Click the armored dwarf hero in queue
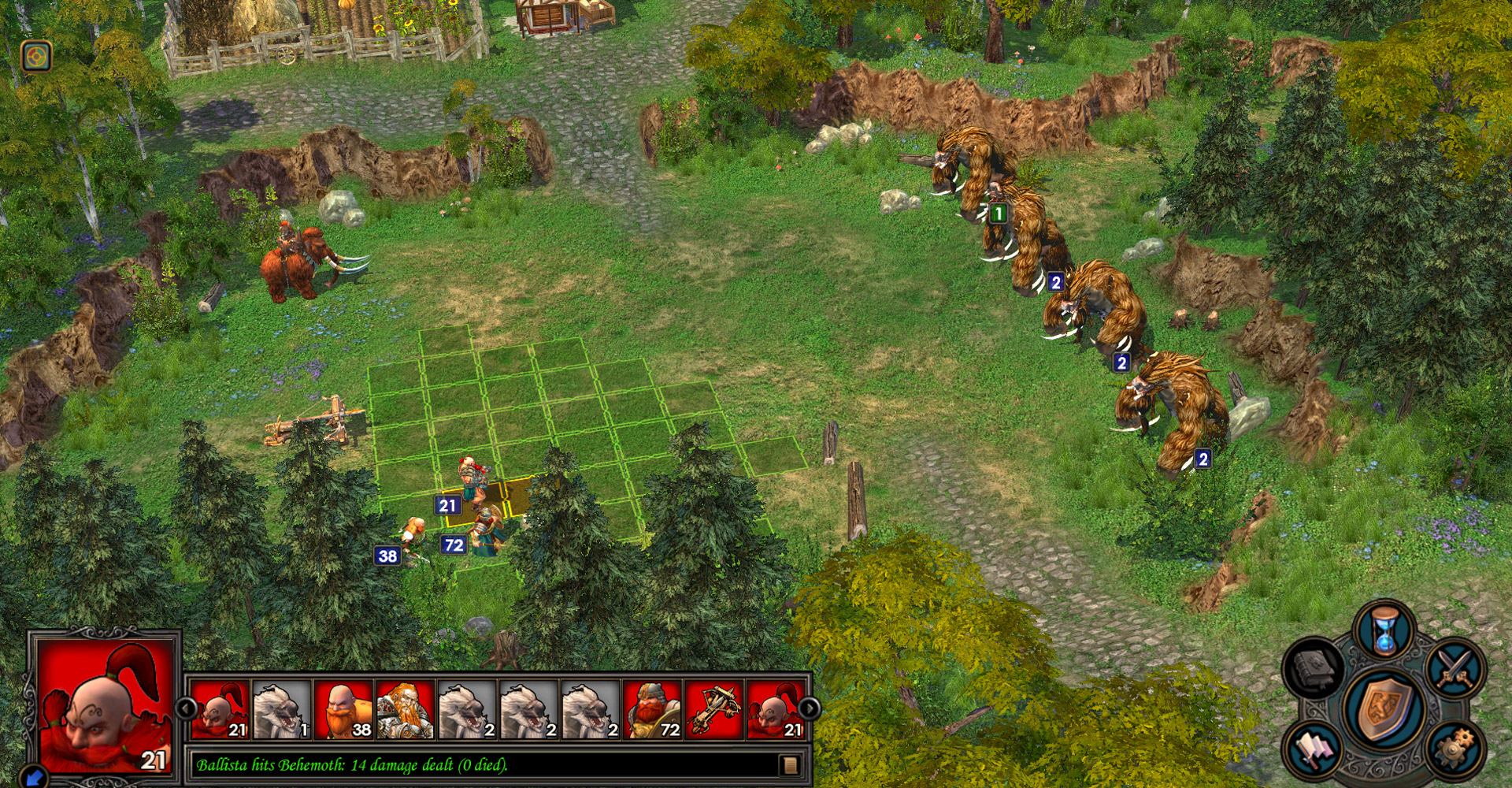 (x=405, y=709)
